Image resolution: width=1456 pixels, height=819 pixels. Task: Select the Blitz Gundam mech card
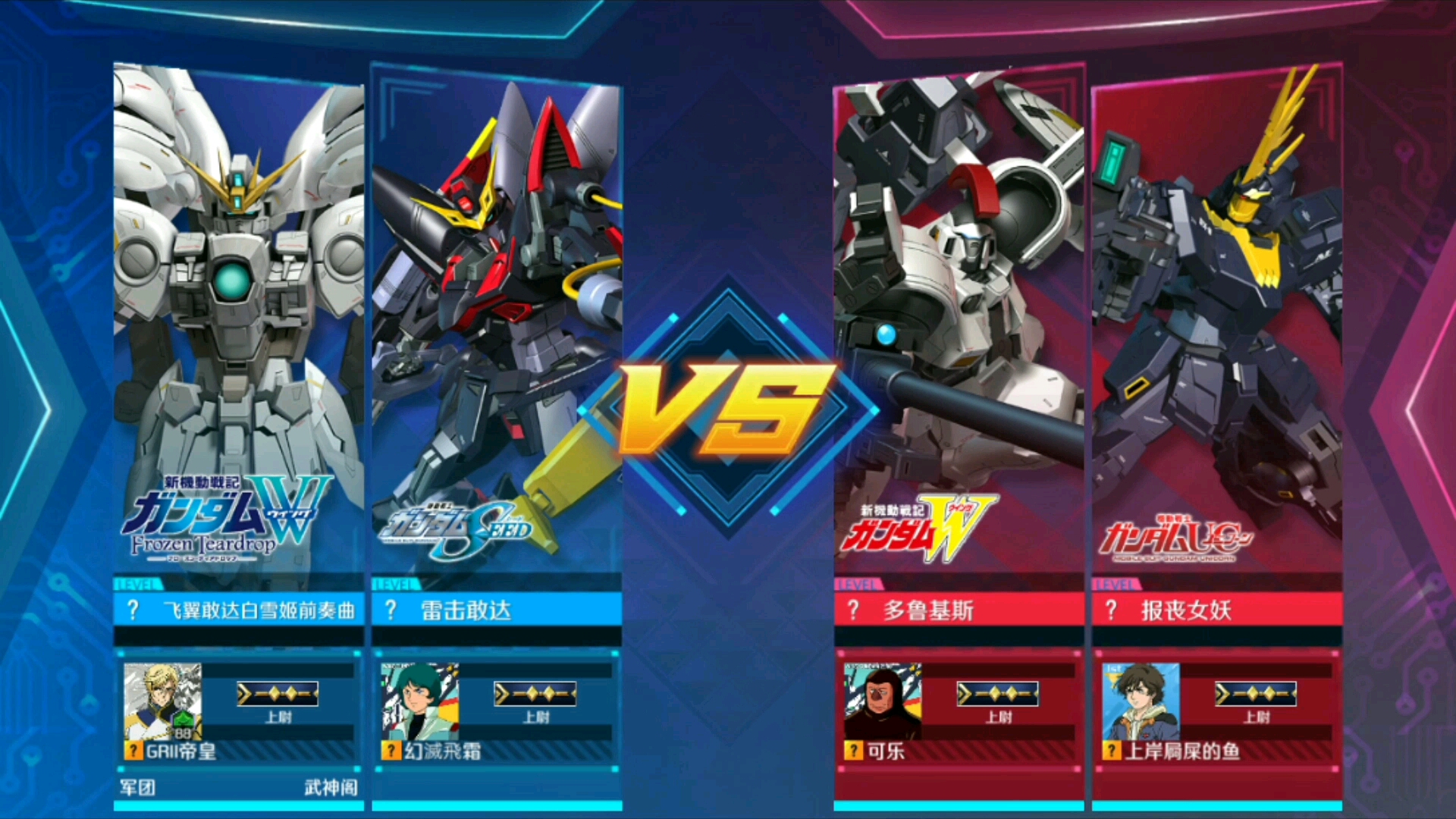pos(496,318)
